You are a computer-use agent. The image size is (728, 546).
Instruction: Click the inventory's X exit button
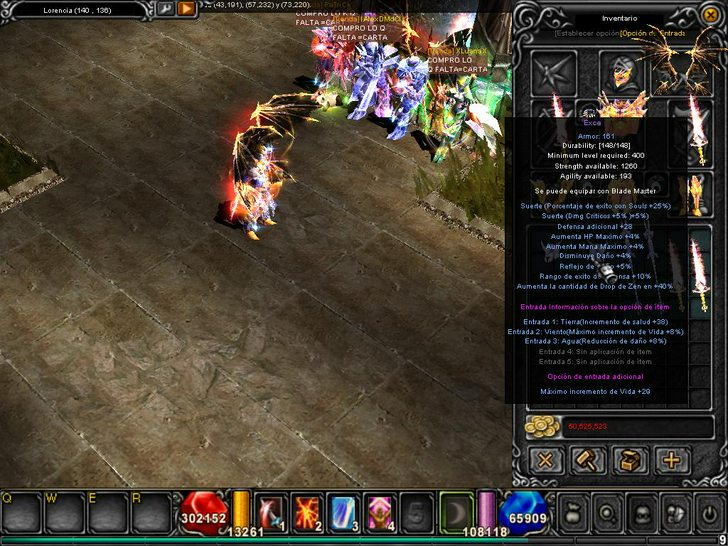point(545,460)
